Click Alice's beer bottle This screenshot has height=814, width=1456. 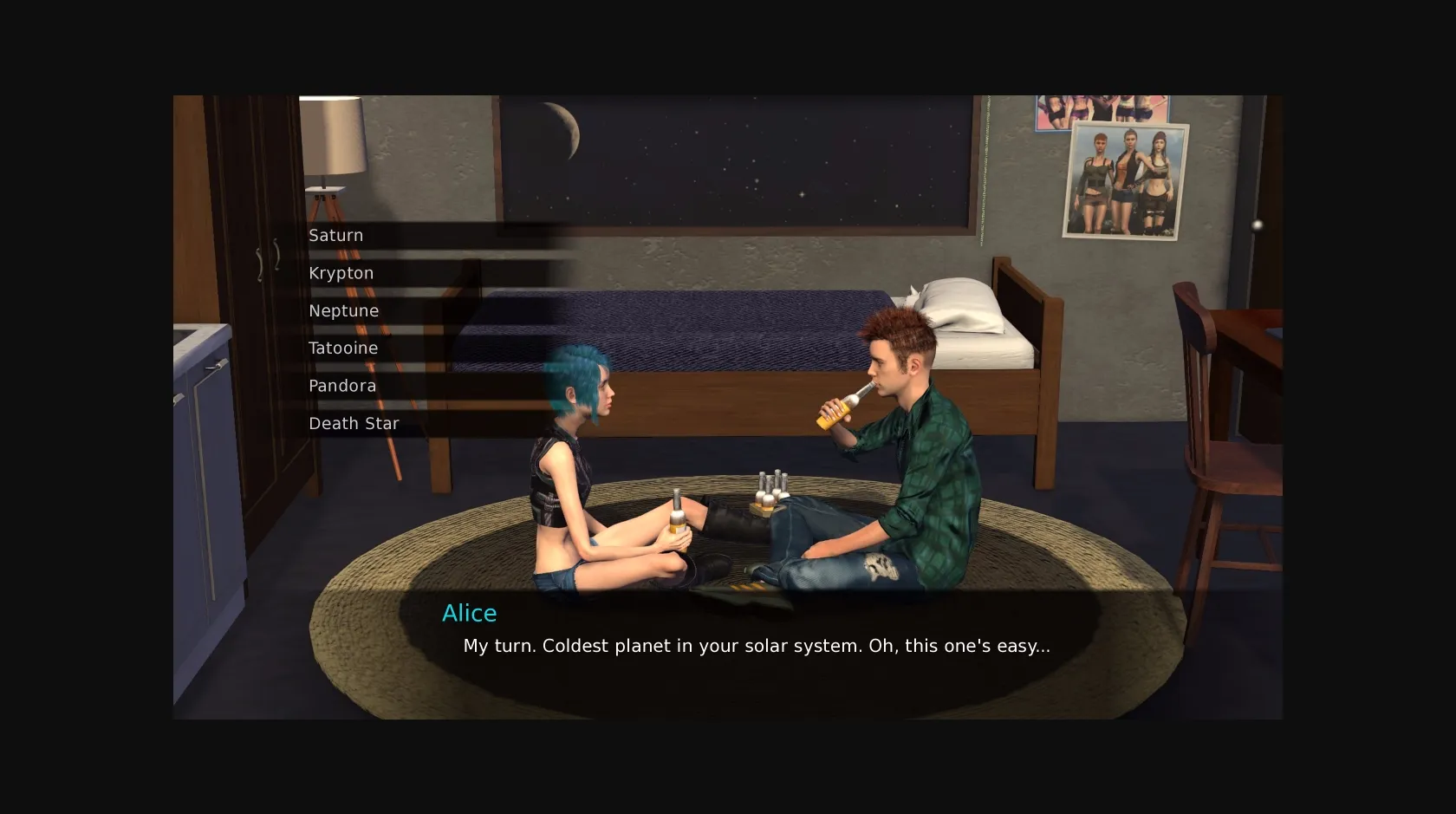point(675,518)
